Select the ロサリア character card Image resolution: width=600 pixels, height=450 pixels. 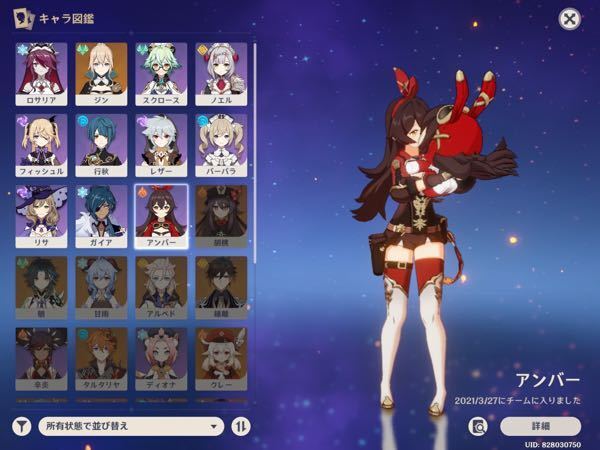pyautogui.click(x=41, y=73)
